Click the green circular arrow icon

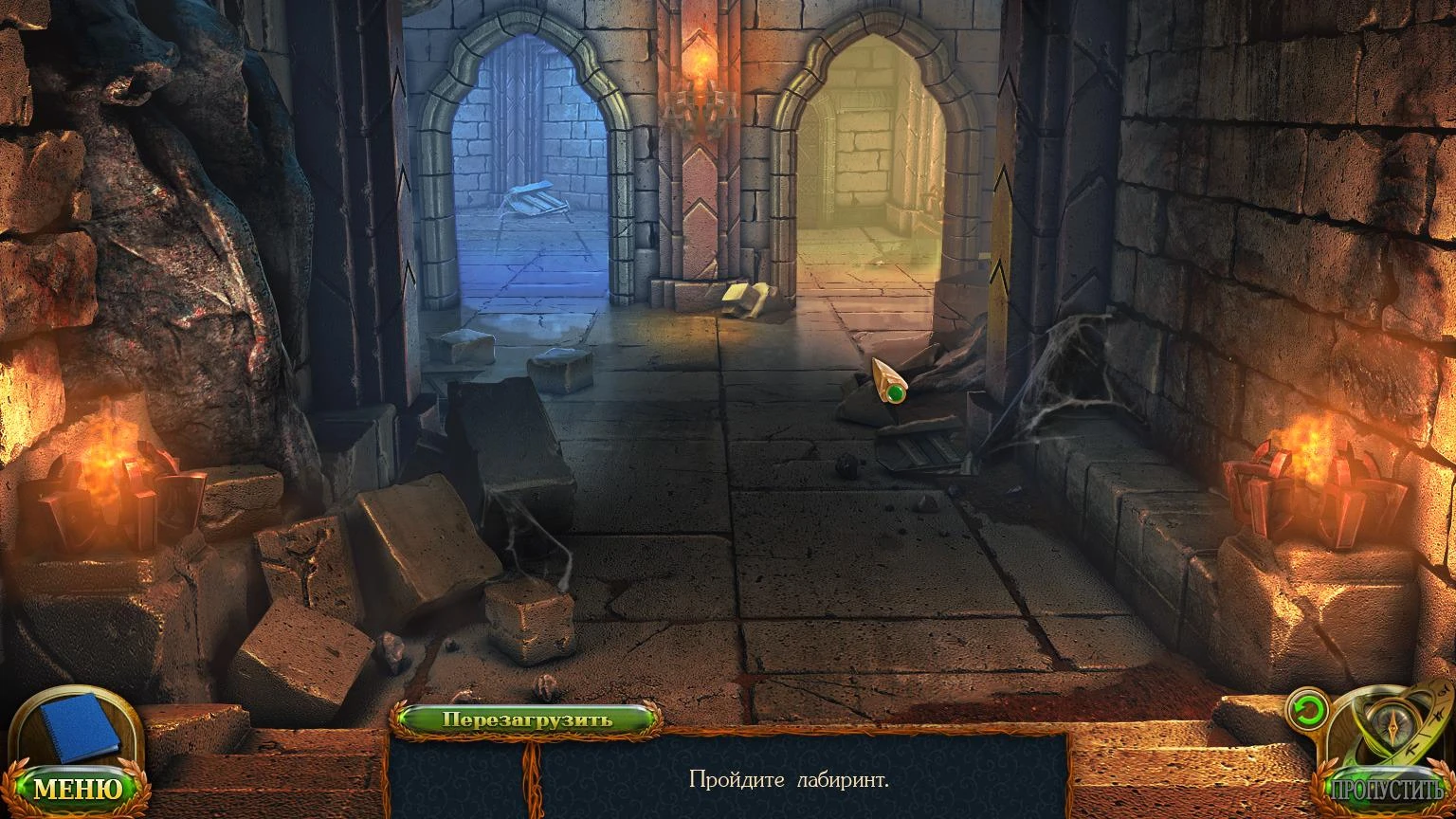pos(1306,711)
